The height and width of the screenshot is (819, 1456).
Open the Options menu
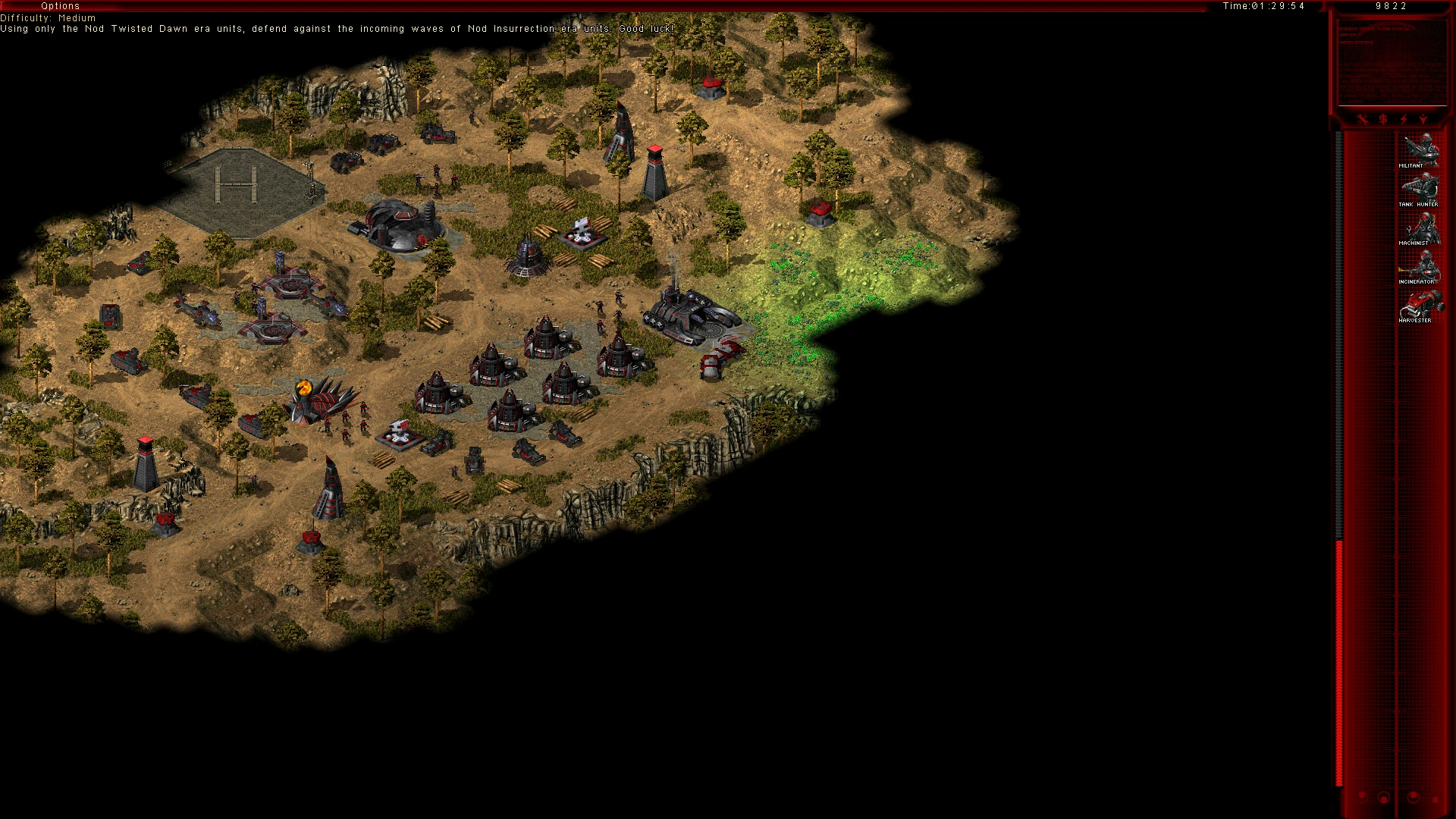(x=60, y=6)
